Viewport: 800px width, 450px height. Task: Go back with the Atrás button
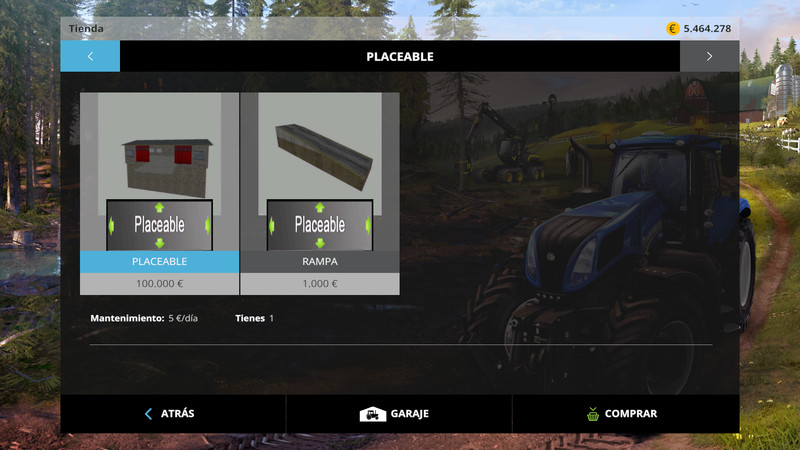172,413
